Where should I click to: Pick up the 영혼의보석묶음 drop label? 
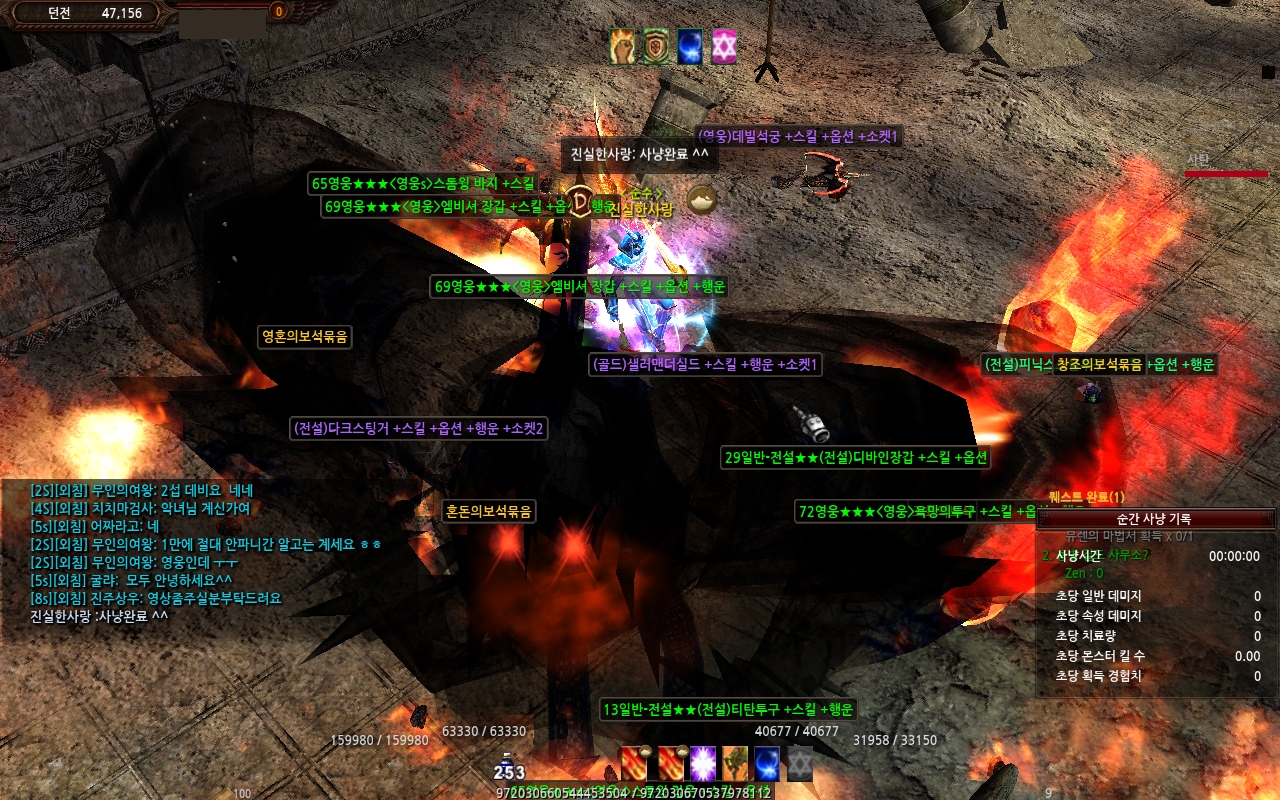coord(305,337)
